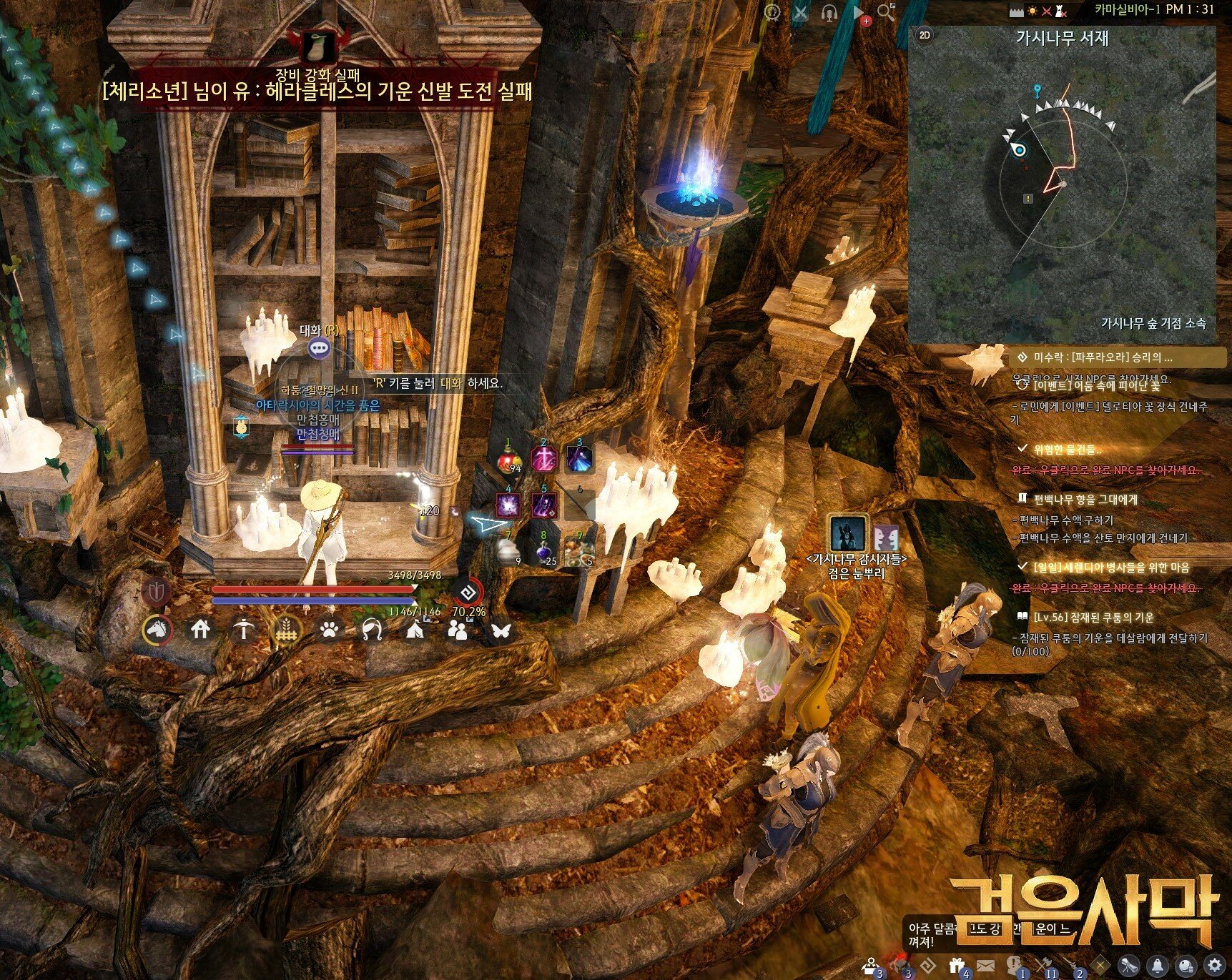Open the bell notifications button

1157,965
